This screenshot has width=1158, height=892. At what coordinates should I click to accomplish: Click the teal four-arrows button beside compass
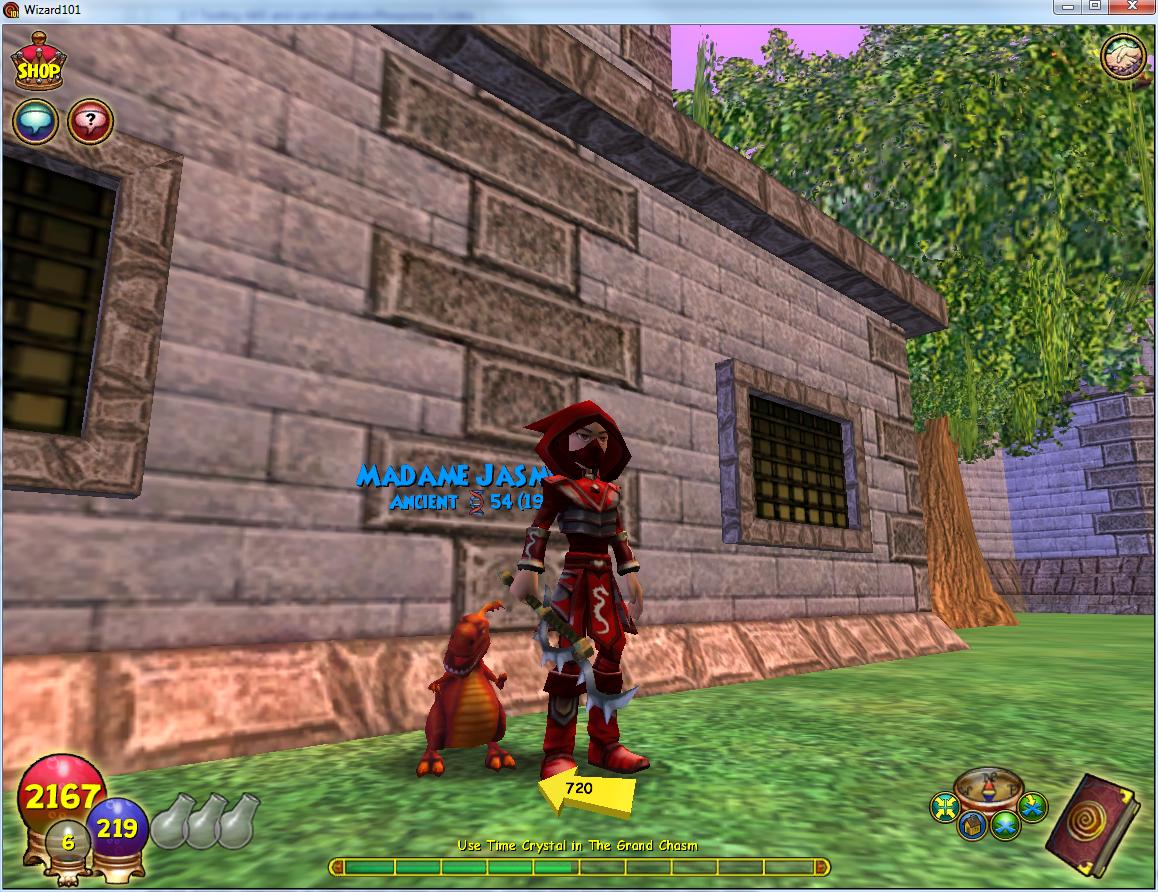[944, 806]
